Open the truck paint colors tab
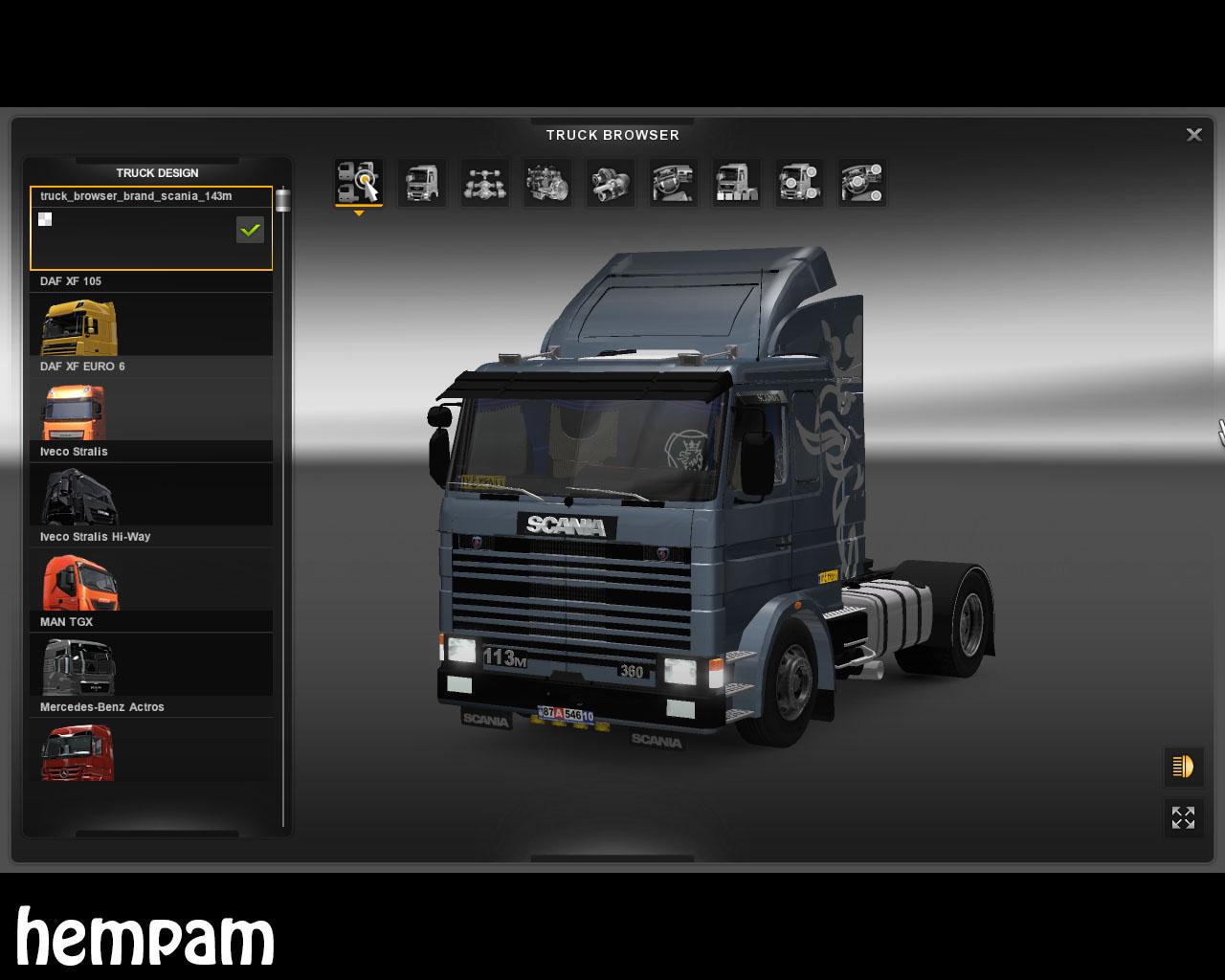This screenshot has height=980, width=1225. coord(736,182)
